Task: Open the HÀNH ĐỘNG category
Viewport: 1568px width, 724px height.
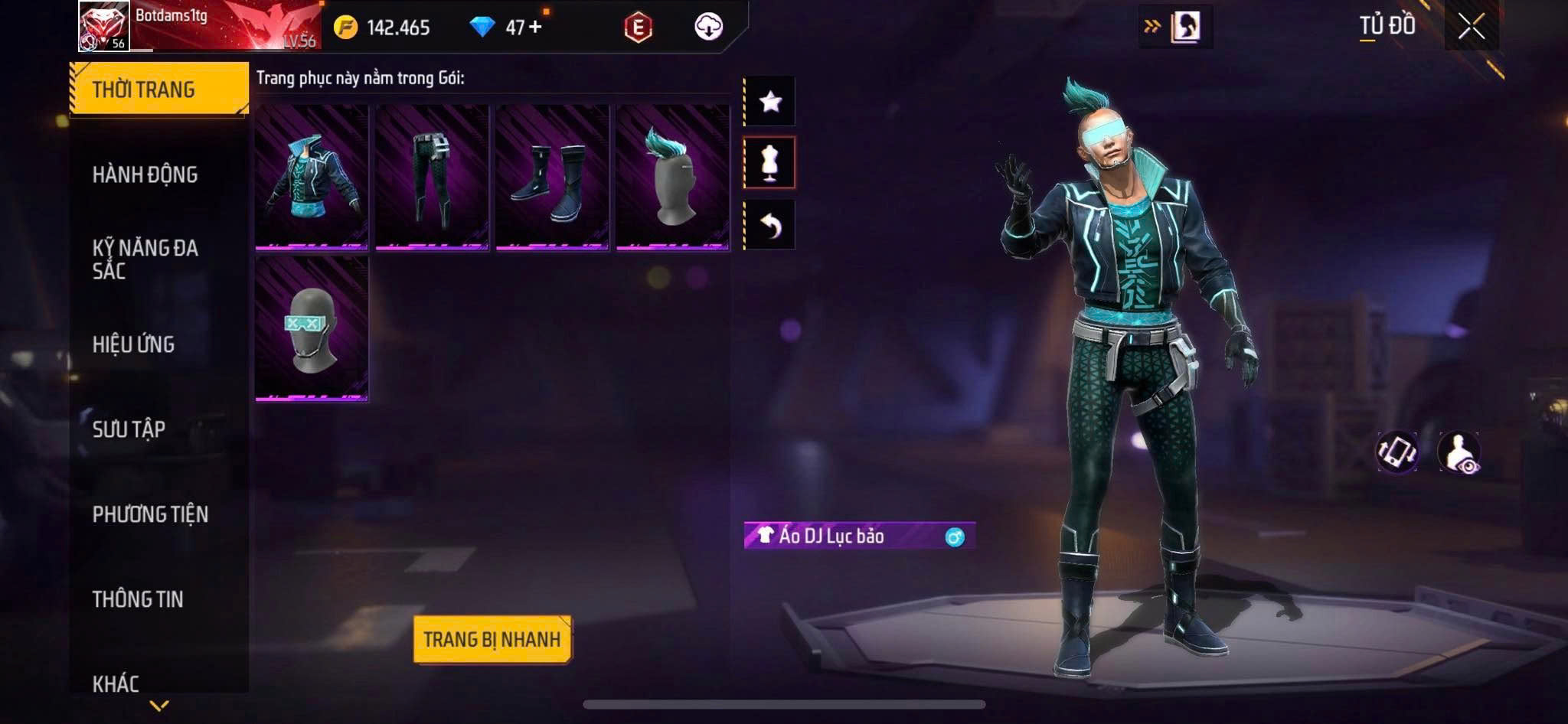Action: [x=145, y=174]
